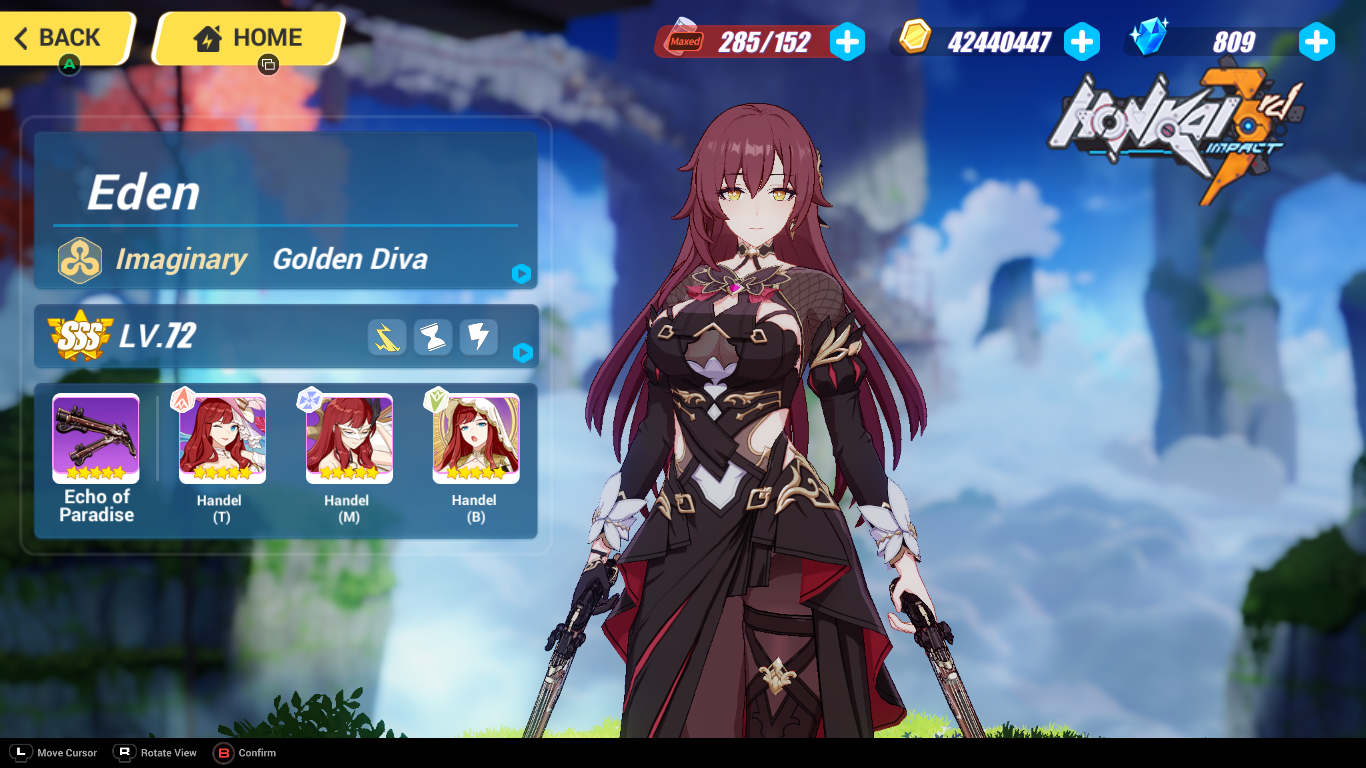Image resolution: width=1366 pixels, height=768 pixels.
Task: Play the Golden Diva voice line
Action: pos(520,274)
